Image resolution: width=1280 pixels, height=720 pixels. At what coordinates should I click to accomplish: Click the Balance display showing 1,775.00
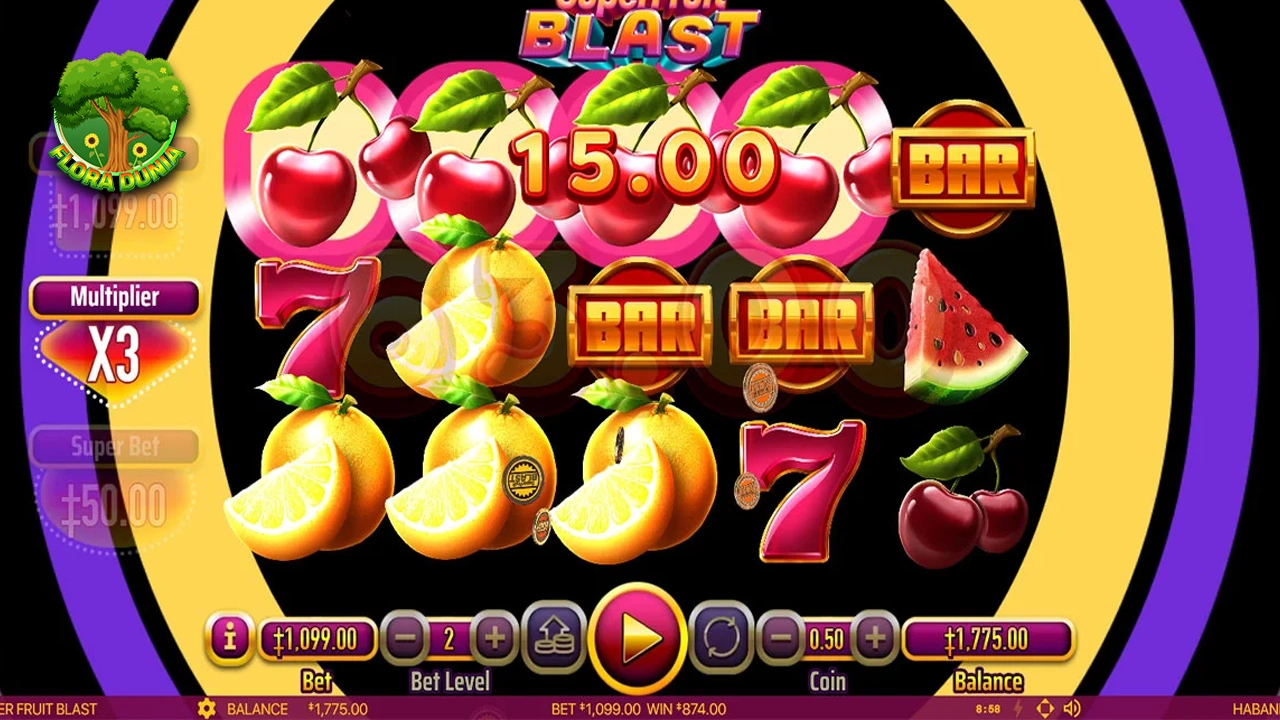[x=988, y=637]
